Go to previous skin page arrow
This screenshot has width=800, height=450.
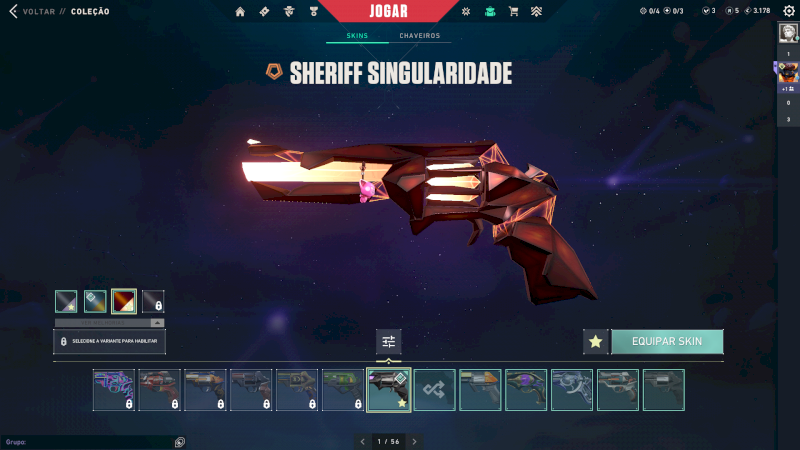click(361, 441)
